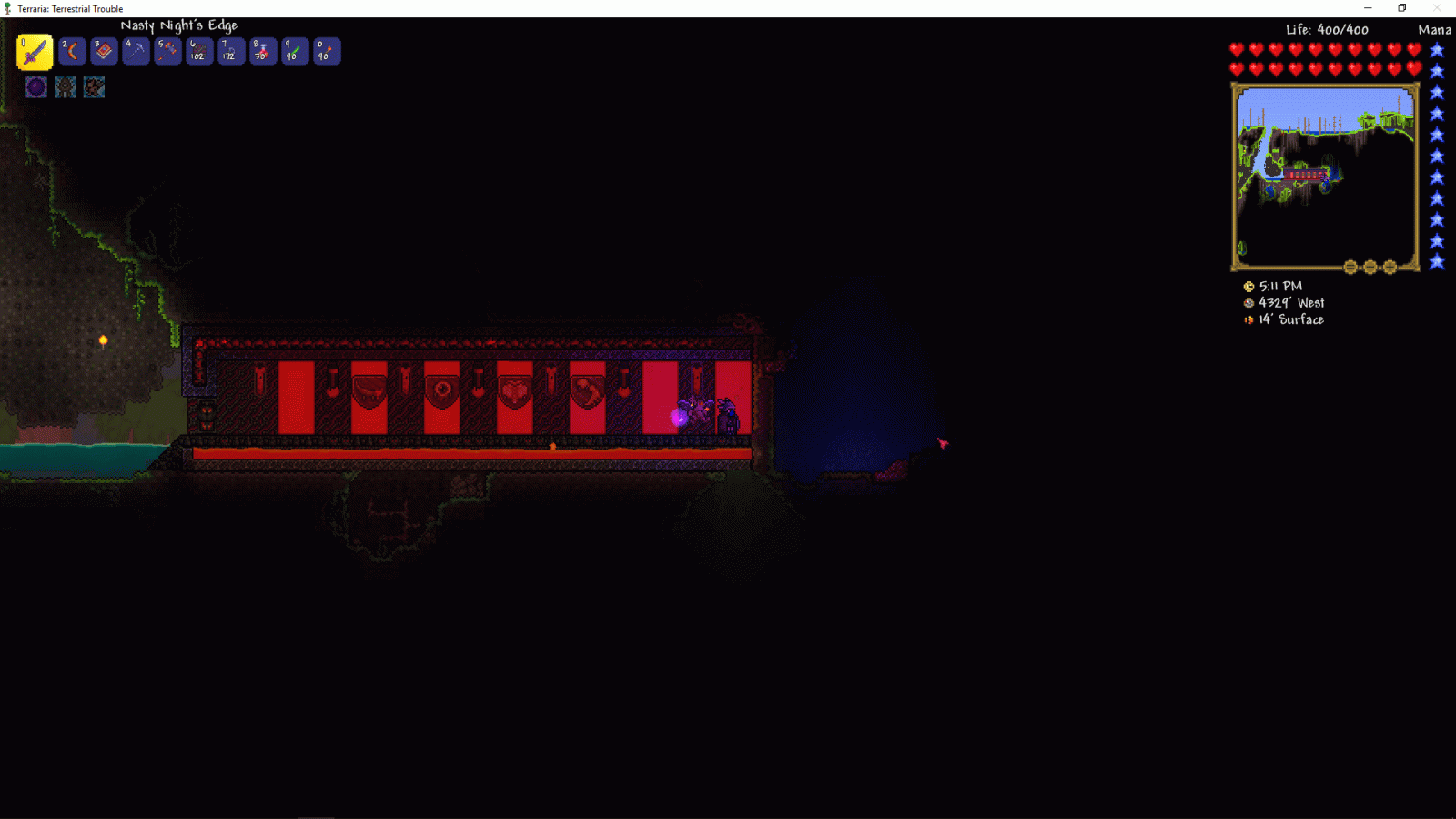Select the boomerang in hotbar slot 2
This screenshot has width=1456, height=819.
[71, 51]
